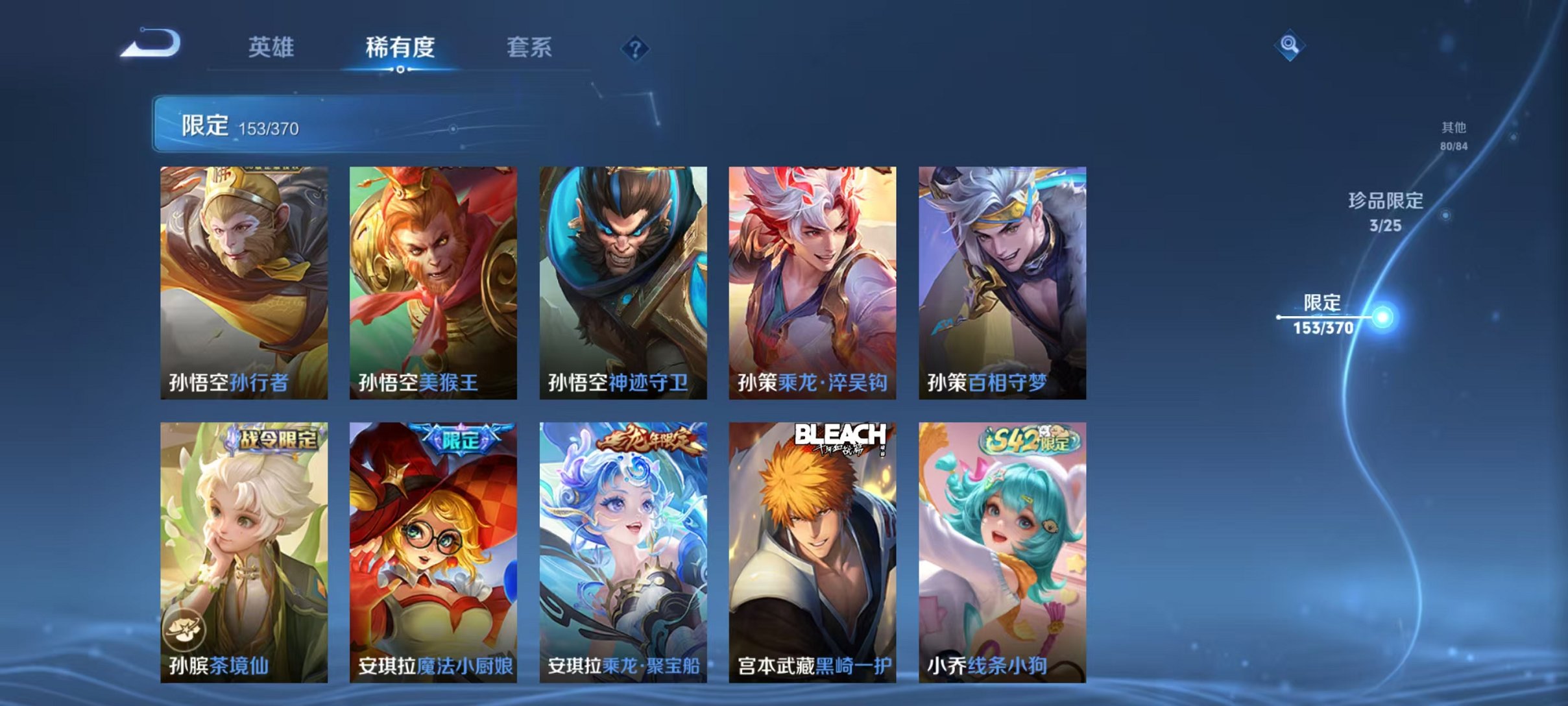Click the question mark help icon
Viewport: 1568px width, 706px height.
[x=636, y=49]
